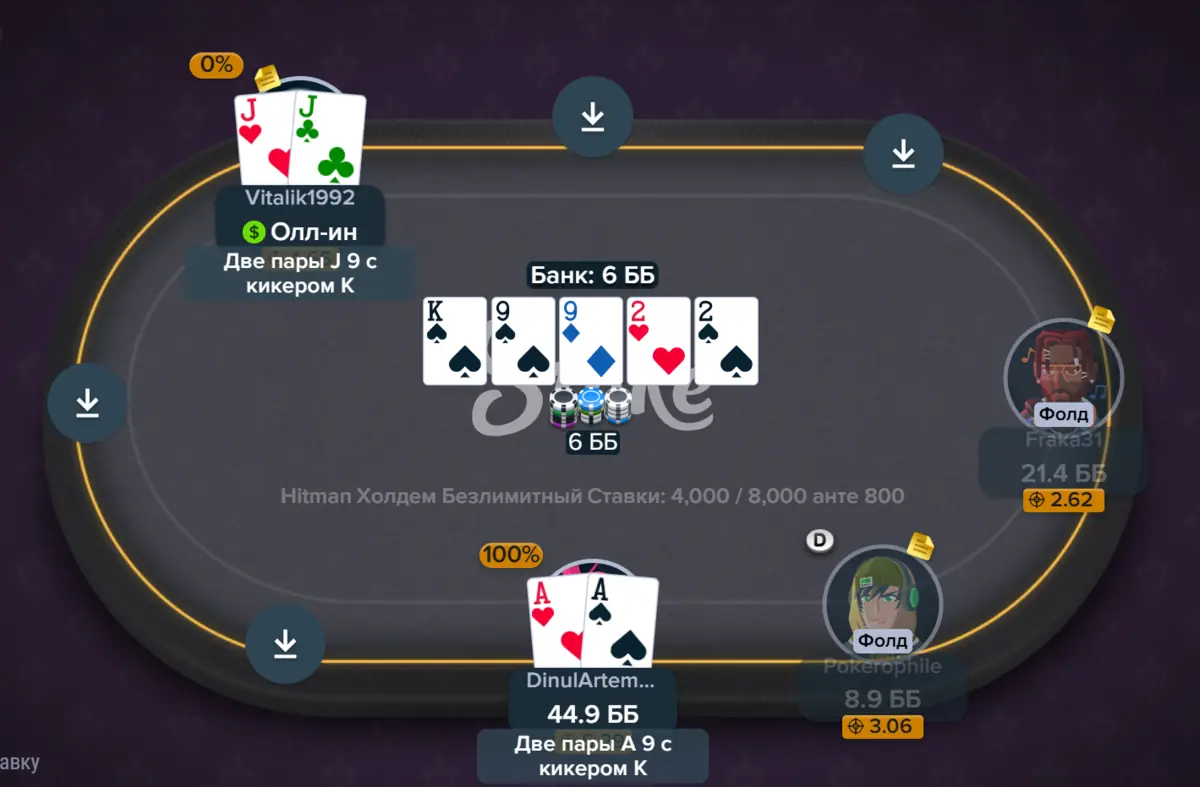
Task: Select Fraka31's player avatar
Action: tap(1063, 375)
